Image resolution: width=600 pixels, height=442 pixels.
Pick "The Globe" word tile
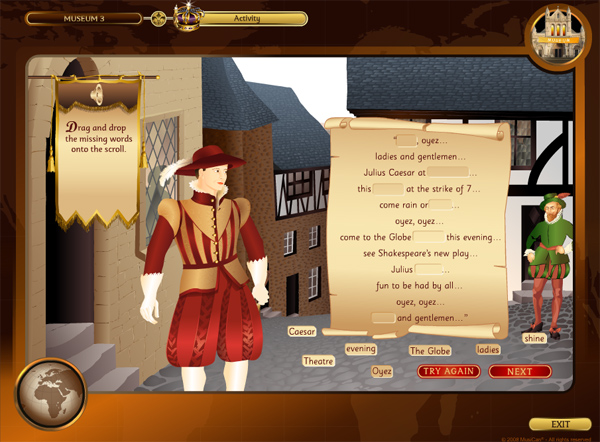coord(430,351)
